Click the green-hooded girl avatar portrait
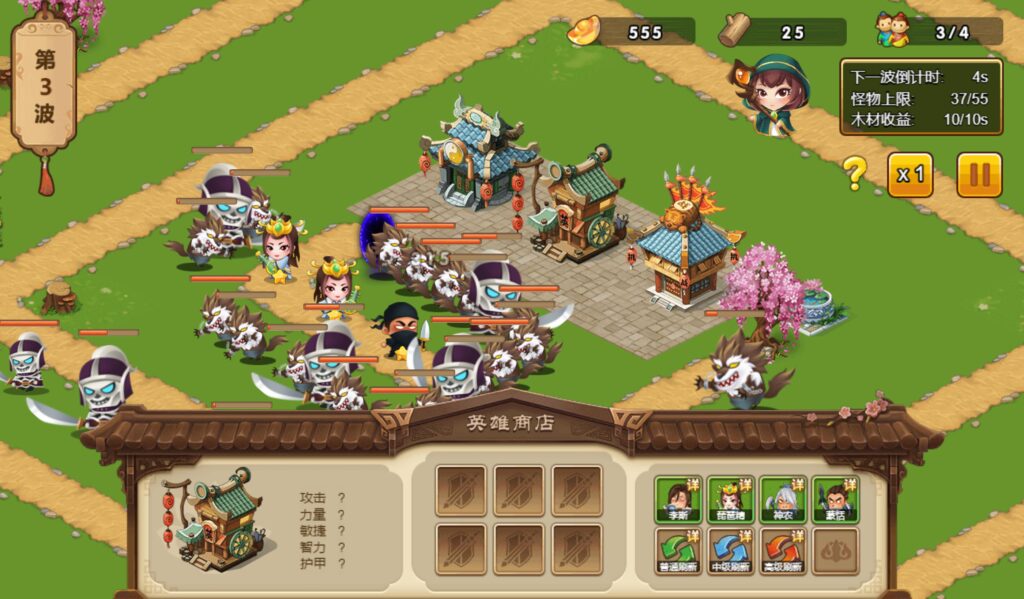 pos(773,94)
